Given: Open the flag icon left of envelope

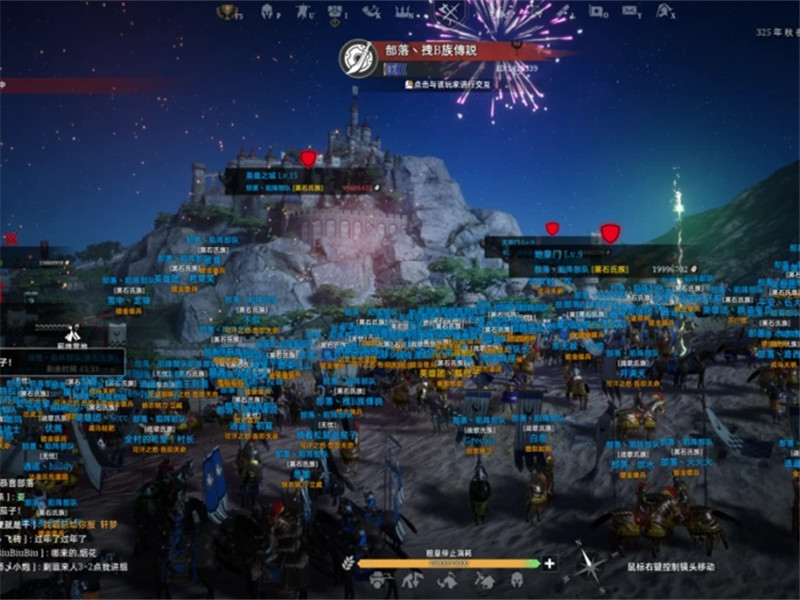Looking at the screenshot, I should (x=598, y=12).
